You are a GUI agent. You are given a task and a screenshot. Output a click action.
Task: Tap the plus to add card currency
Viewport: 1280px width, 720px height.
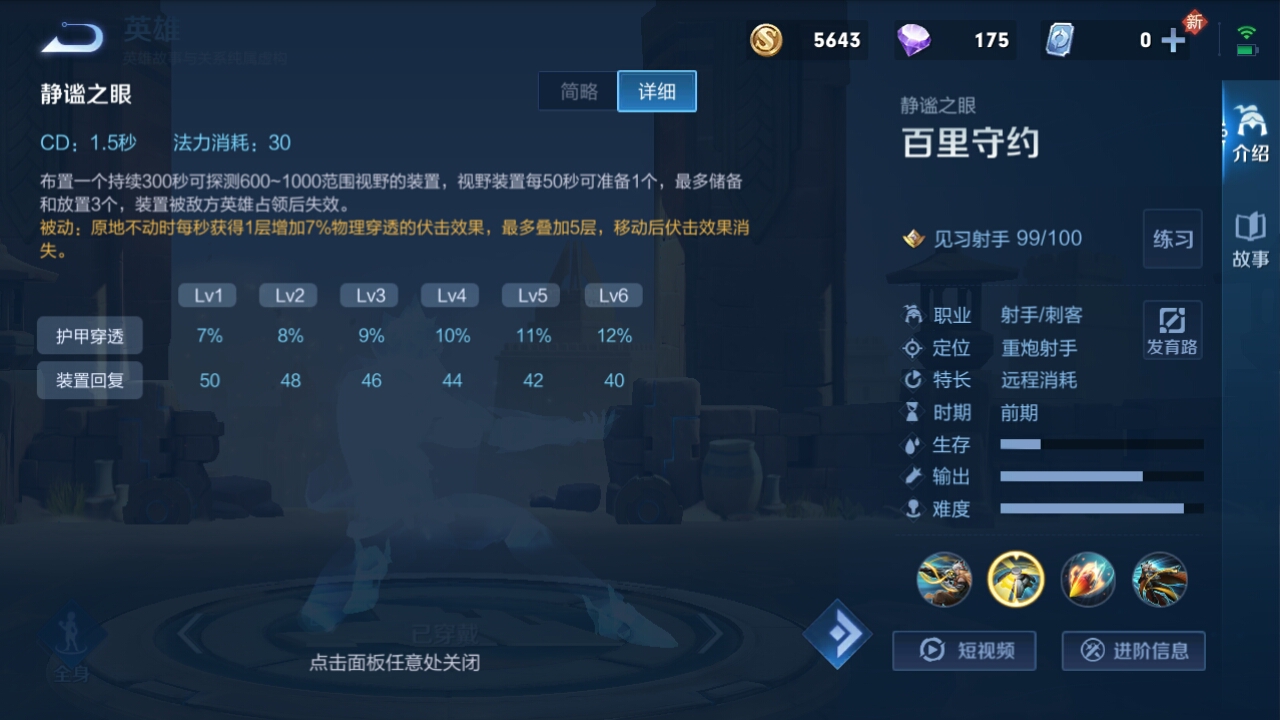pyautogui.click(x=1171, y=40)
